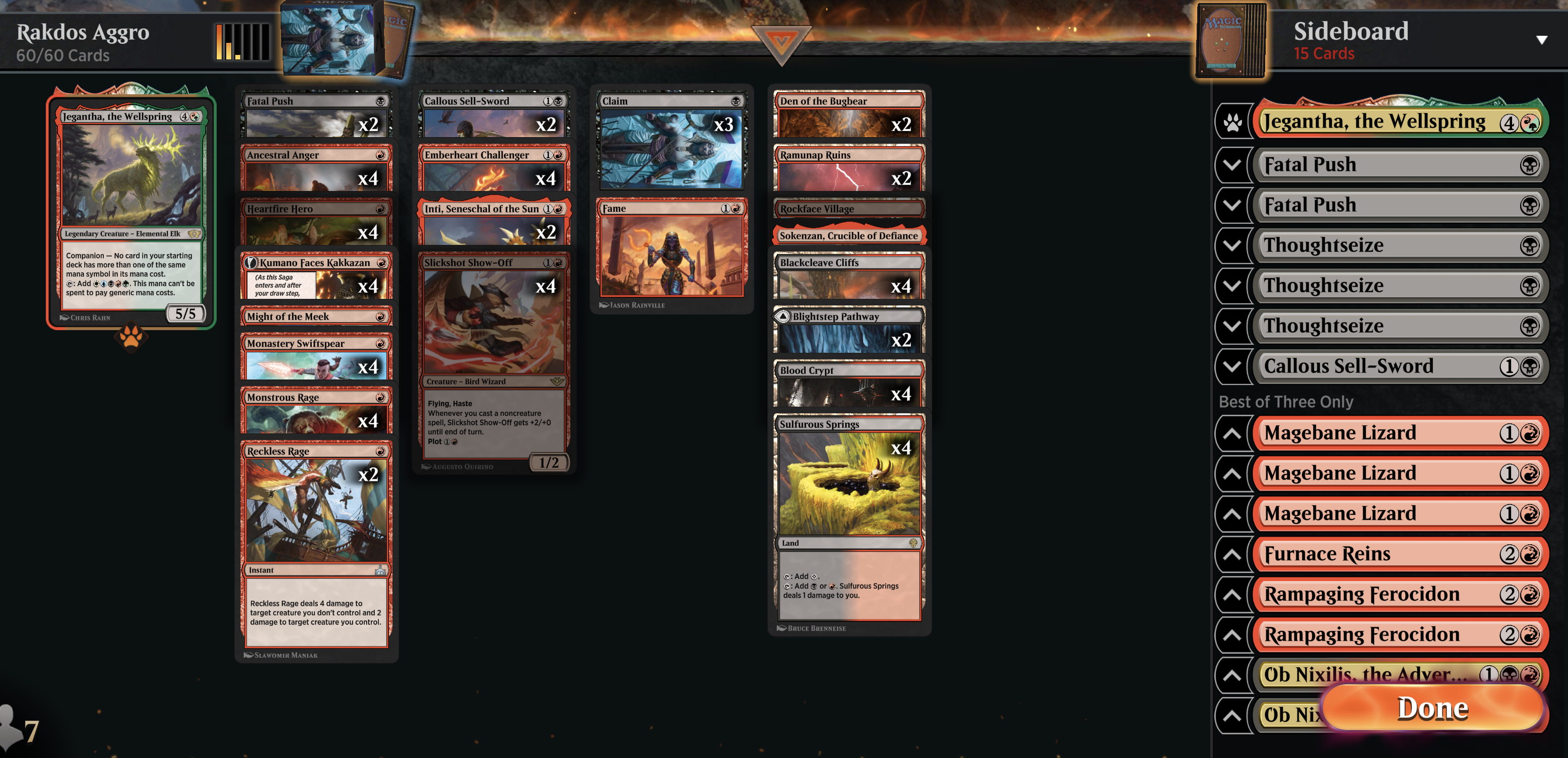Click the artist brush icon on Sulfurous Springs

782,627
